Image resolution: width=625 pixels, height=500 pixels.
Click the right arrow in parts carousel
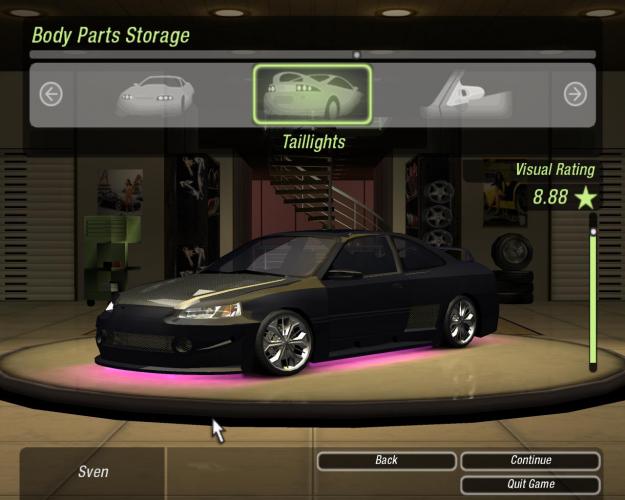575,95
